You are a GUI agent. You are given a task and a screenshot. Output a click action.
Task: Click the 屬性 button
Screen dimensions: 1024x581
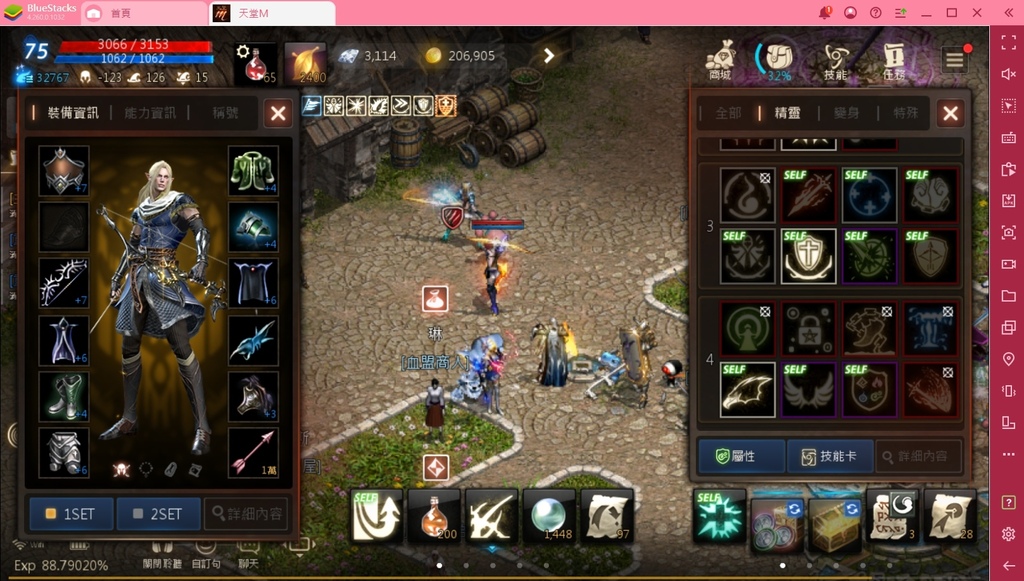[742, 456]
